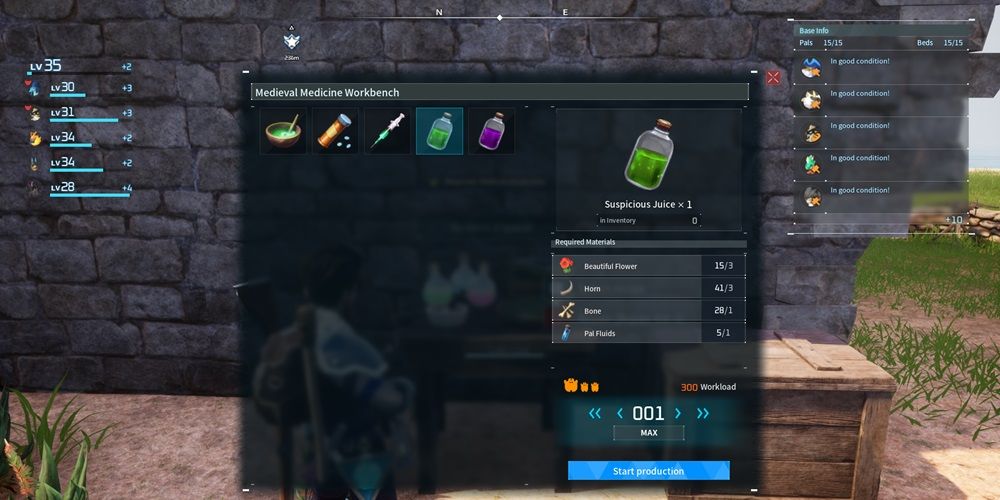1000x500 pixels.
Task: Click the Beautiful Flower material row
Action: 648,266
